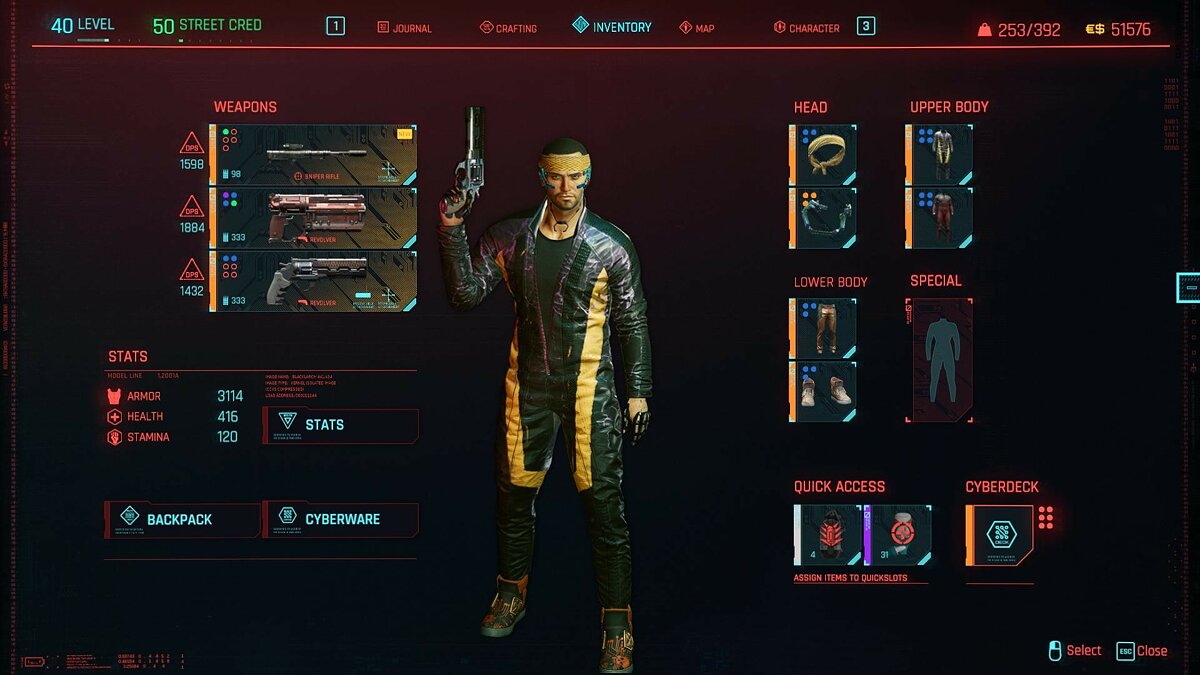Select the yellow bandana head slot

click(x=825, y=155)
